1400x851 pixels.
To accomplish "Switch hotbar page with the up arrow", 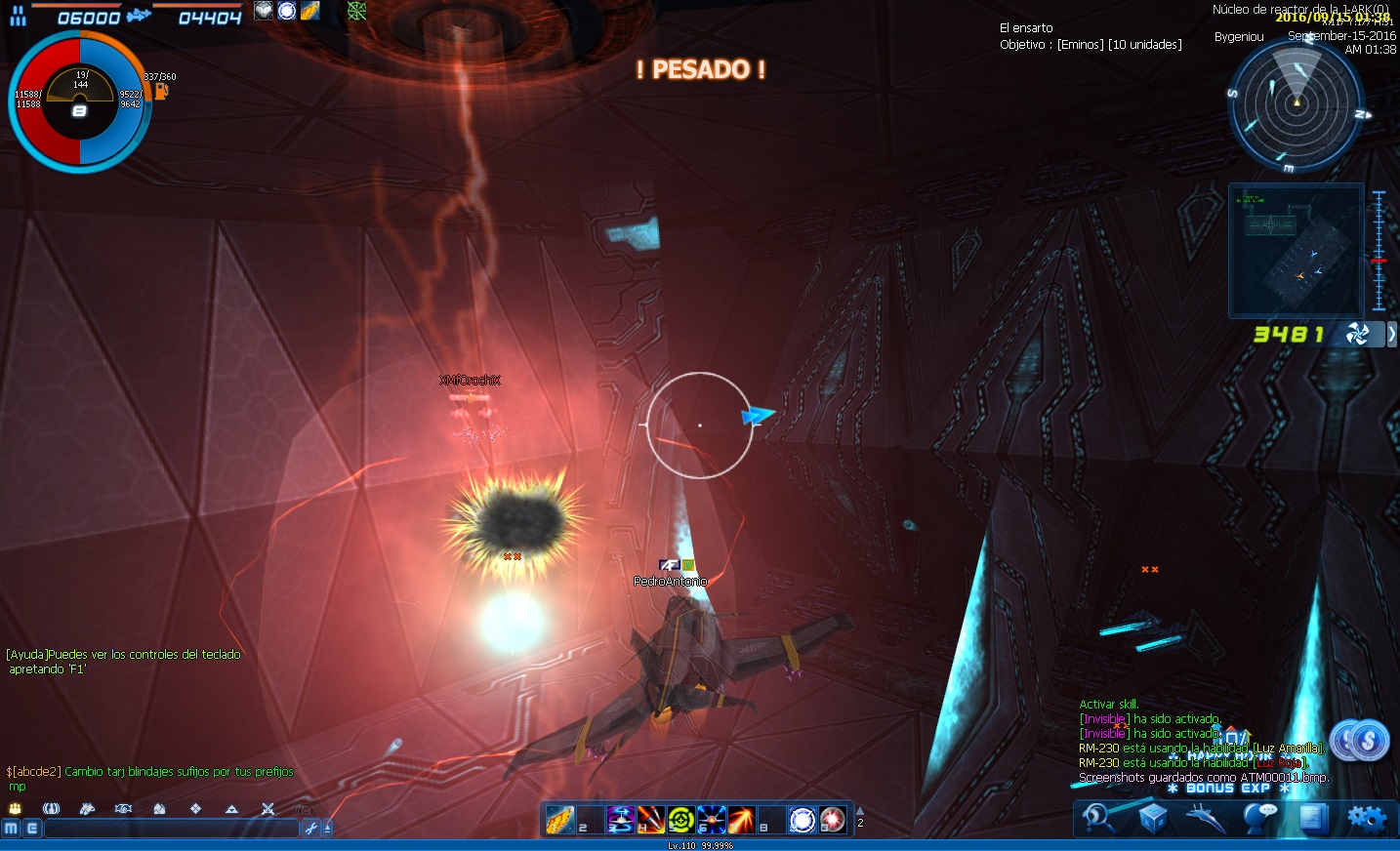I will (860, 811).
